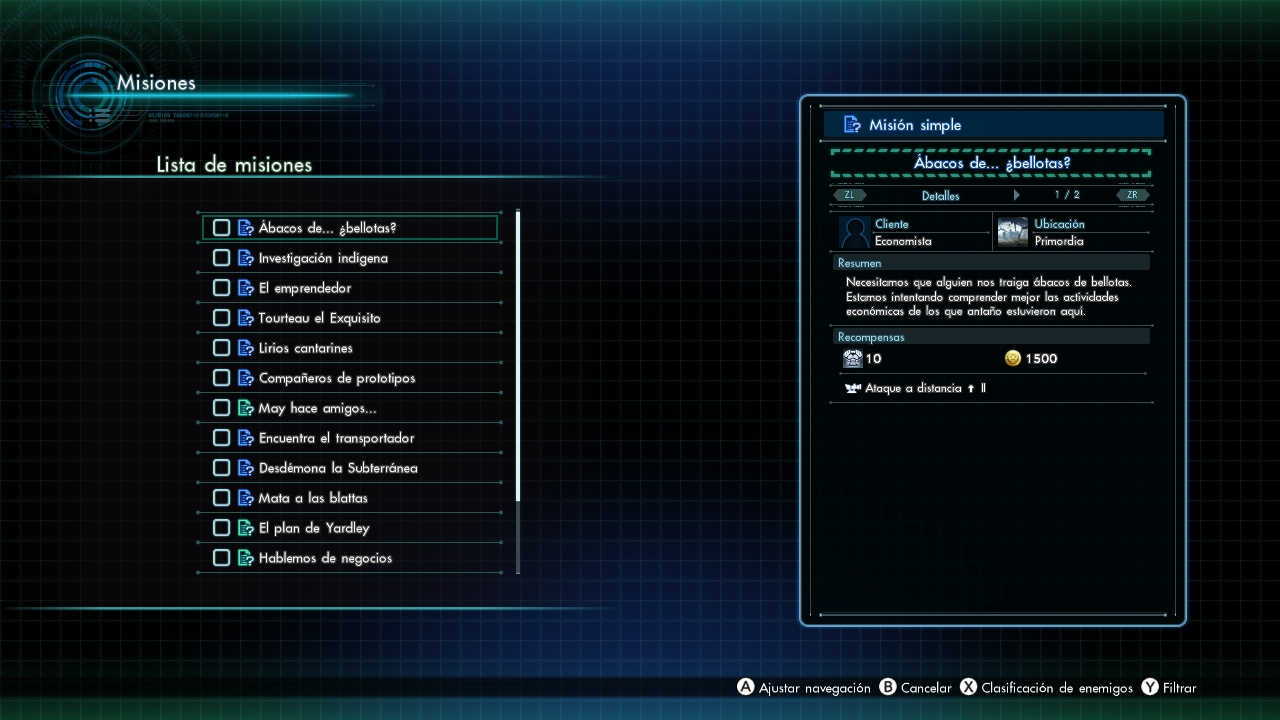Tick the checkbox beside Lirios cantarines
Screen dimensions: 1280x720
point(221,348)
